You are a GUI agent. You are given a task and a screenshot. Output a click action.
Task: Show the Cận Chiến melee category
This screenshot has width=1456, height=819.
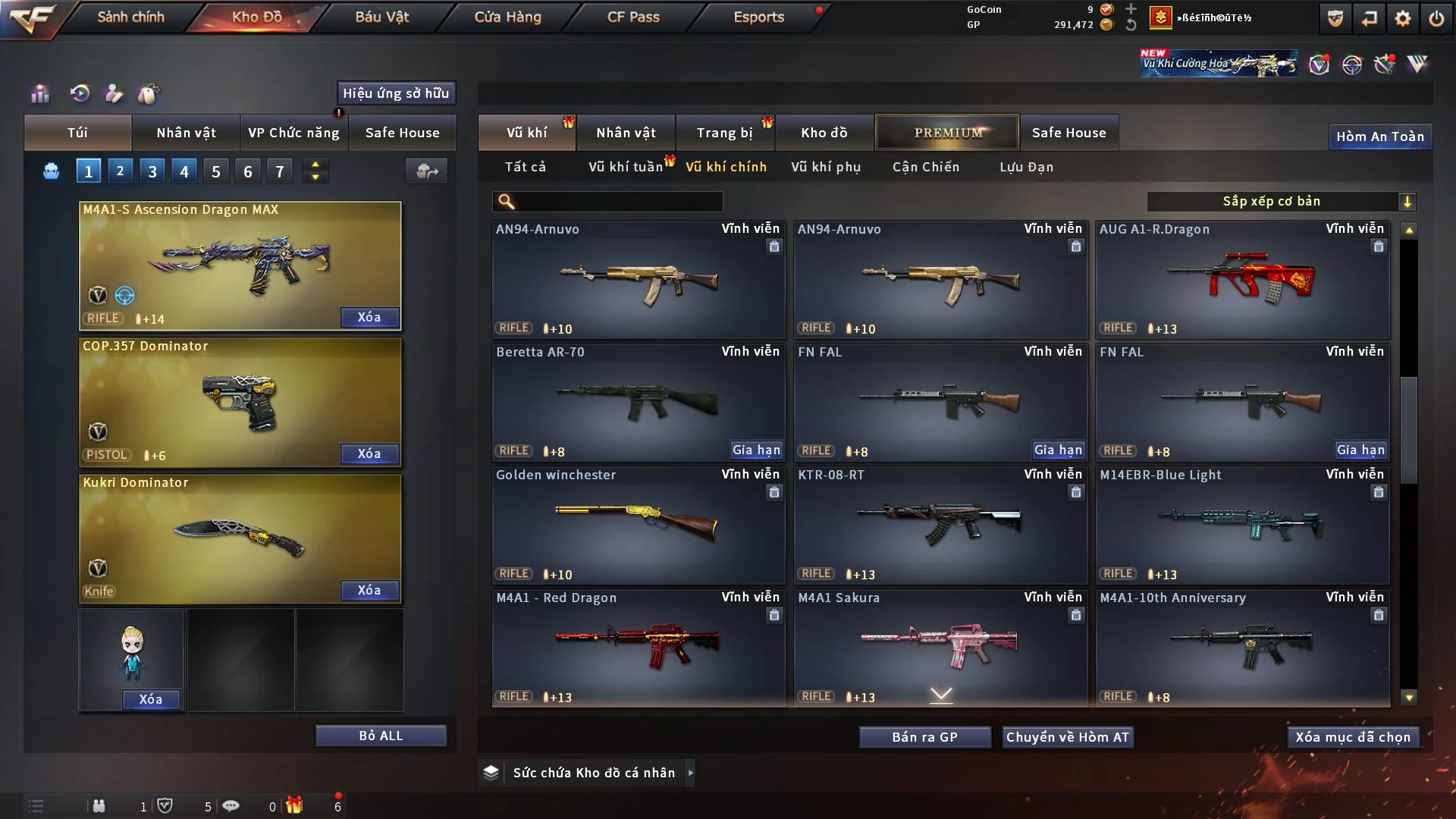[x=925, y=167]
